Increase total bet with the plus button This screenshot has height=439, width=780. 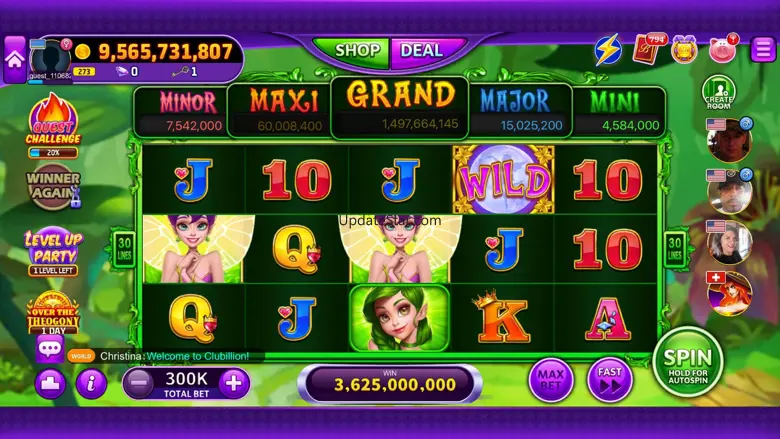234,381
